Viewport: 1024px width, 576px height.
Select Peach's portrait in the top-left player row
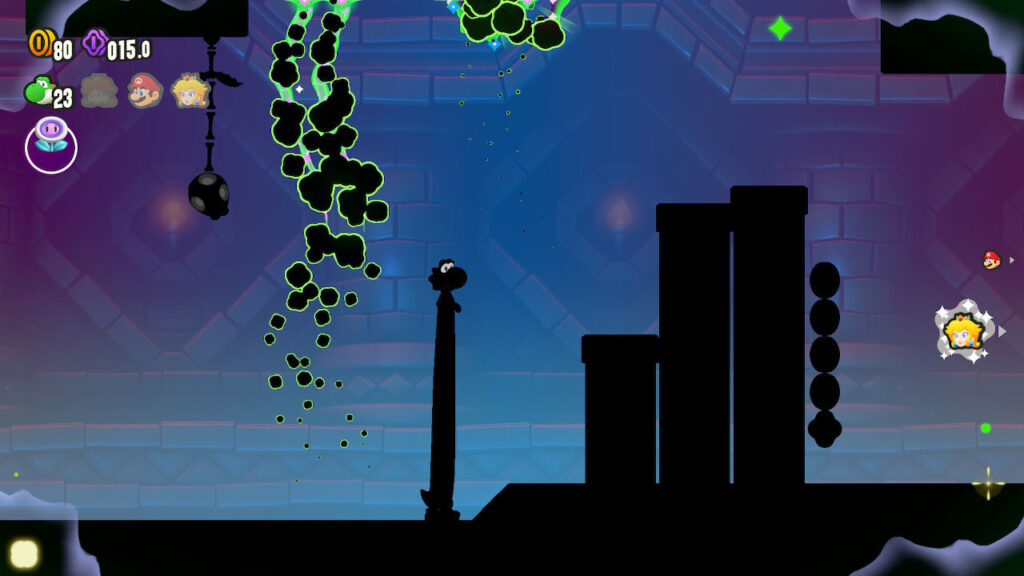pyautogui.click(x=190, y=91)
